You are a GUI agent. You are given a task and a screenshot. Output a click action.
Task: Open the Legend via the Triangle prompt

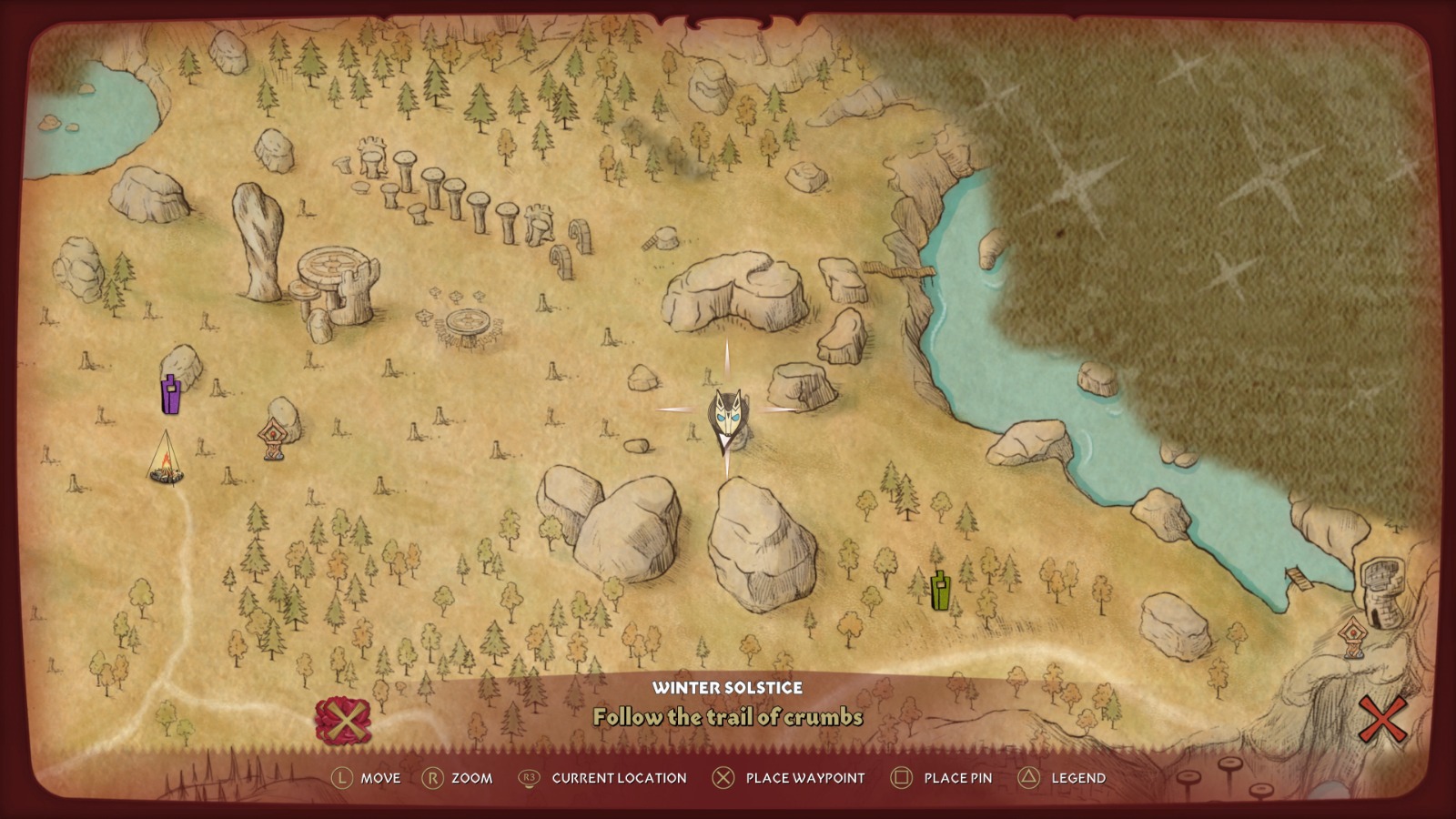1057,779
